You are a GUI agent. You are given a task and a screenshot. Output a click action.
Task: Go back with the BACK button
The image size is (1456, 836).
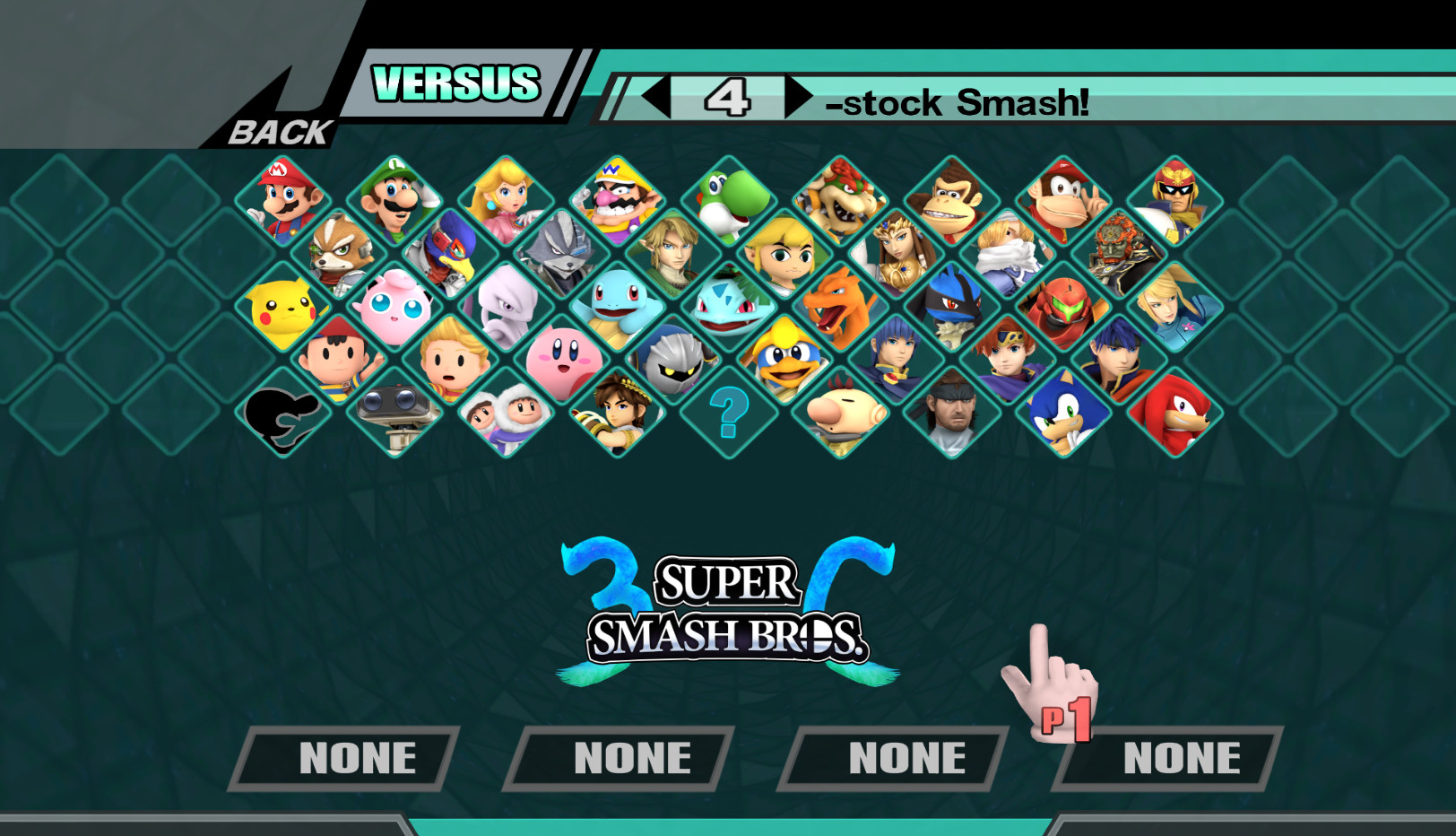(278, 133)
